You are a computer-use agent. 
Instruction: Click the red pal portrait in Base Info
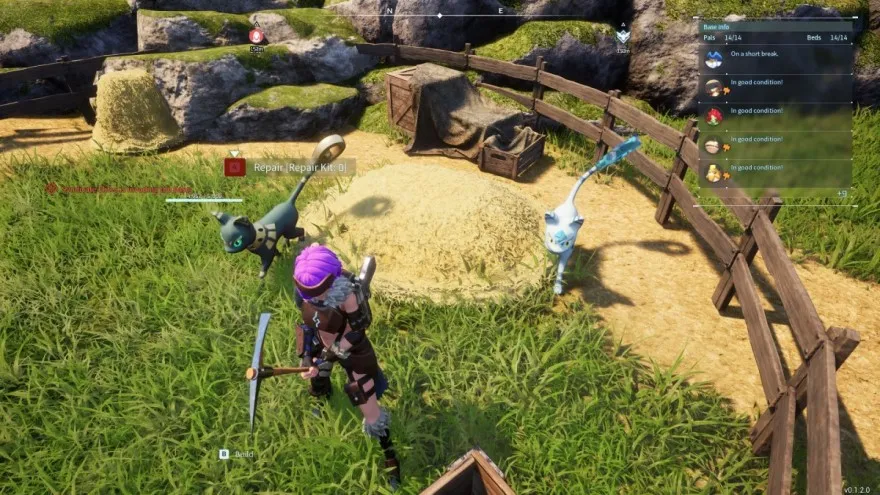click(x=713, y=116)
